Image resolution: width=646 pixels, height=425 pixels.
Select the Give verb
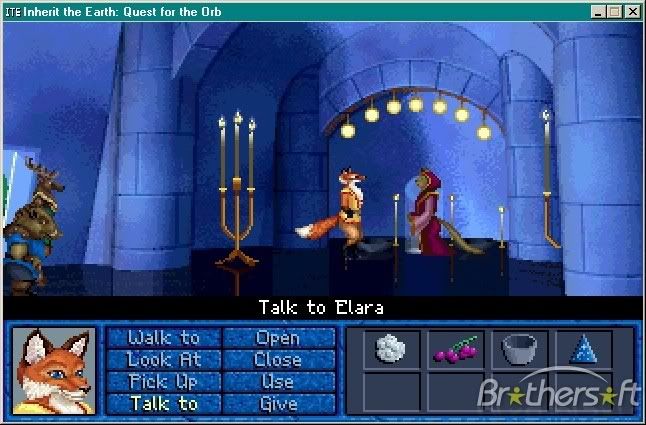277,404
